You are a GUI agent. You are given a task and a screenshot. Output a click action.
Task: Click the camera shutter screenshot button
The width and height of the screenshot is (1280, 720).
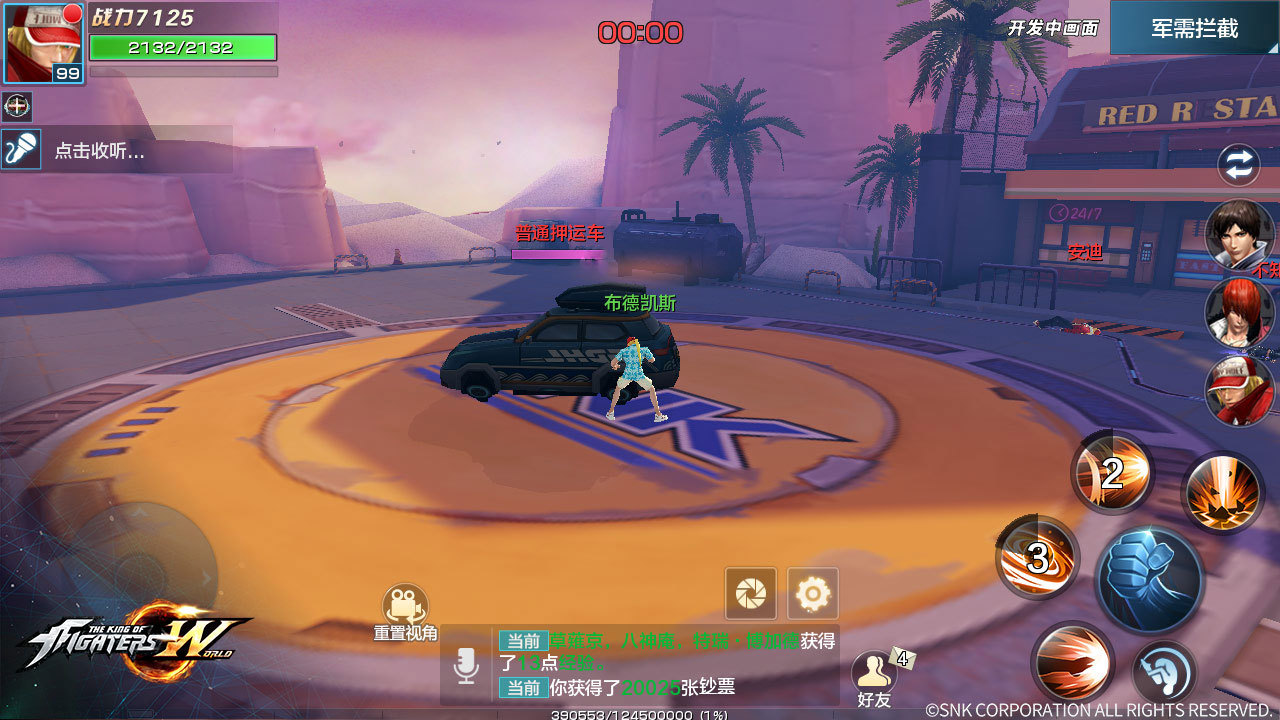coord(750,594)
